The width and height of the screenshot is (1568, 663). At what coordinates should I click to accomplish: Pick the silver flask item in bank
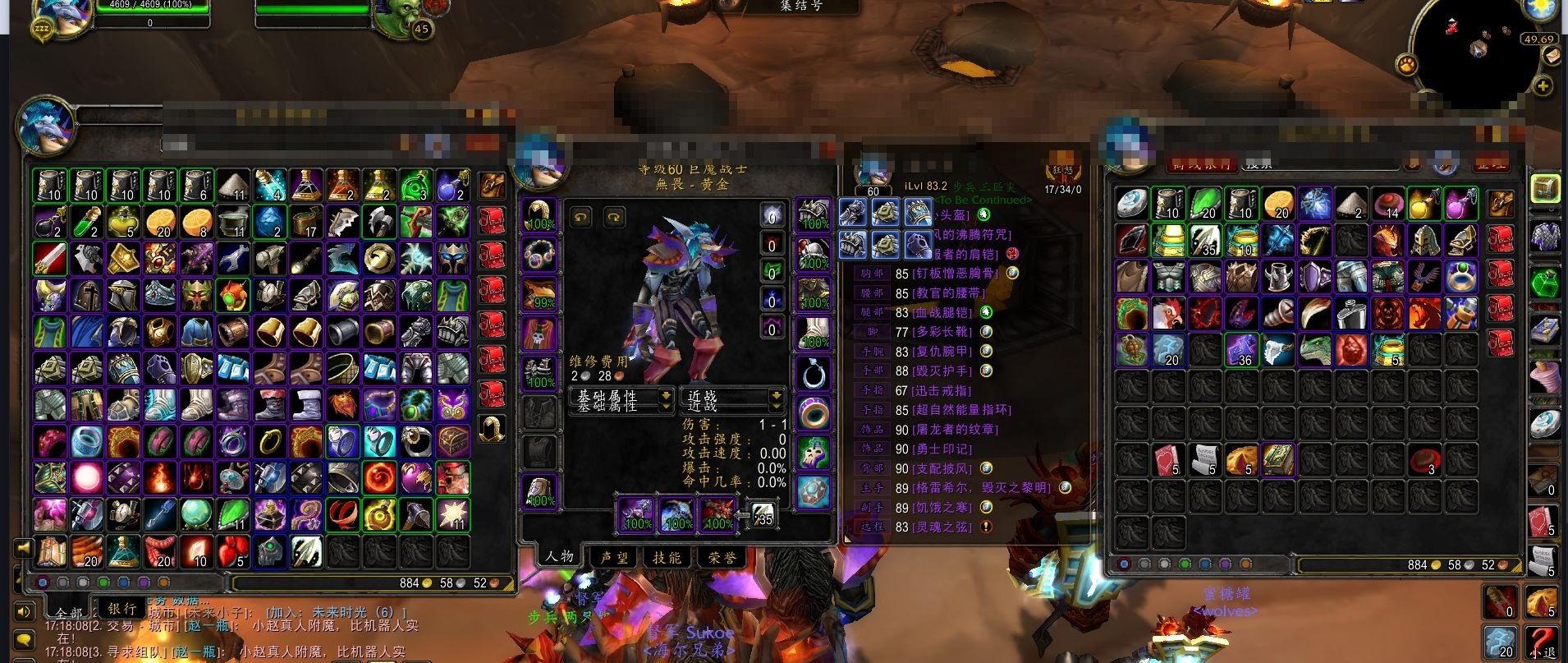pyautogui.click(x=1351, y=313)
